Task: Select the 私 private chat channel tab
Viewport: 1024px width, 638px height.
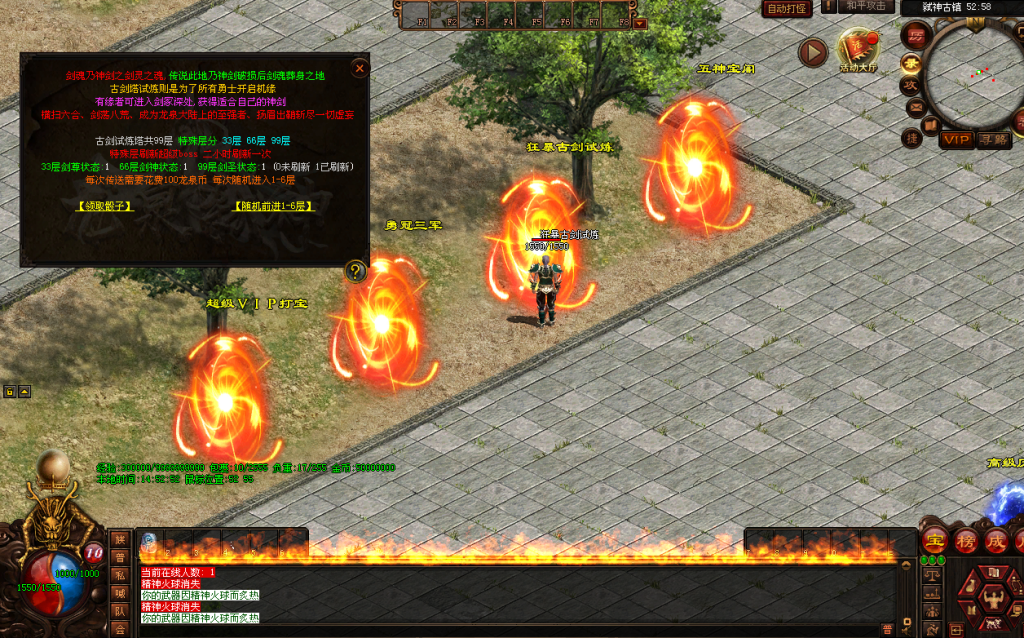Action: (x=119, y=574)
